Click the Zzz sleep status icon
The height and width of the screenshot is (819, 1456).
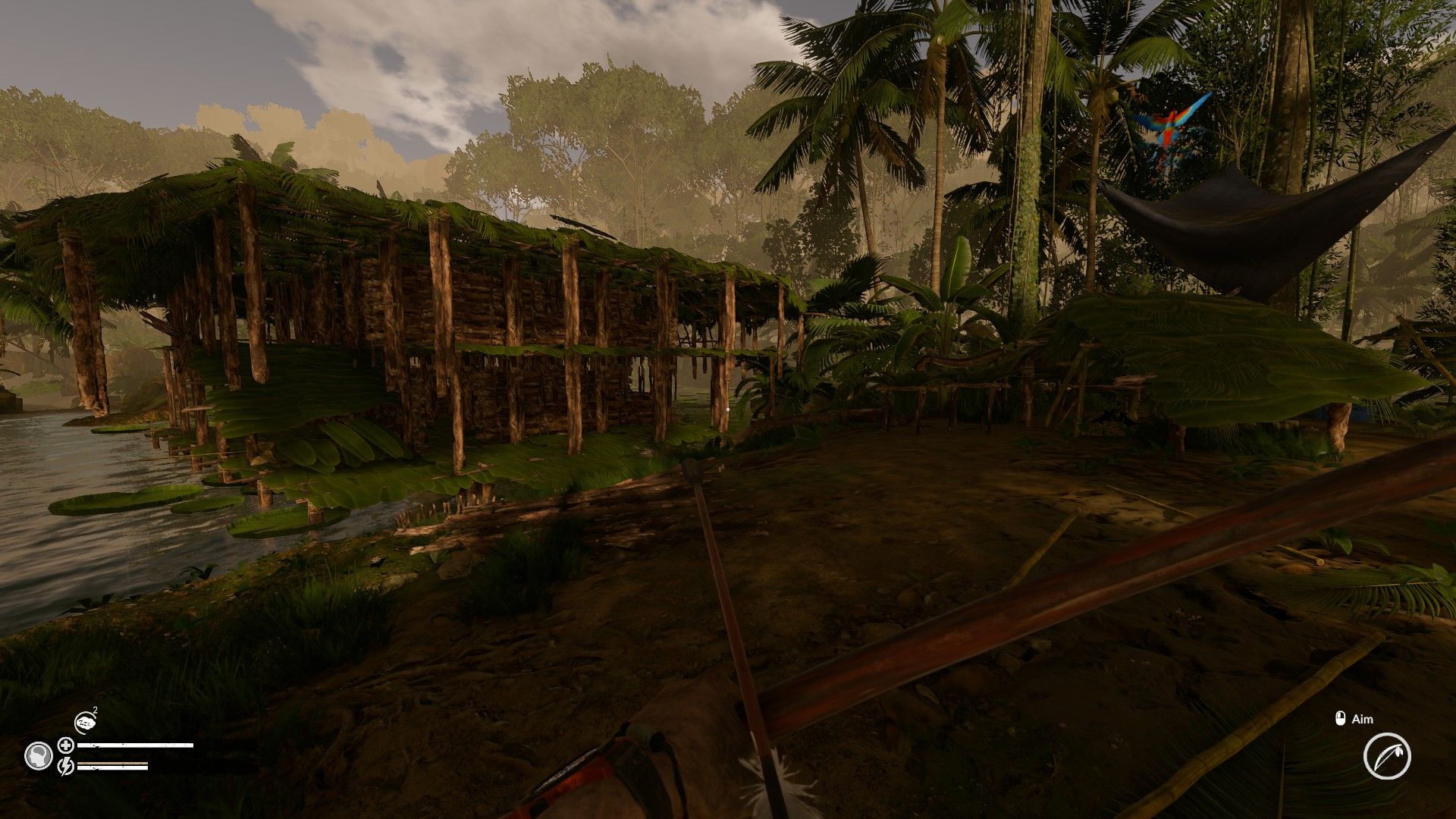[86, 722]
